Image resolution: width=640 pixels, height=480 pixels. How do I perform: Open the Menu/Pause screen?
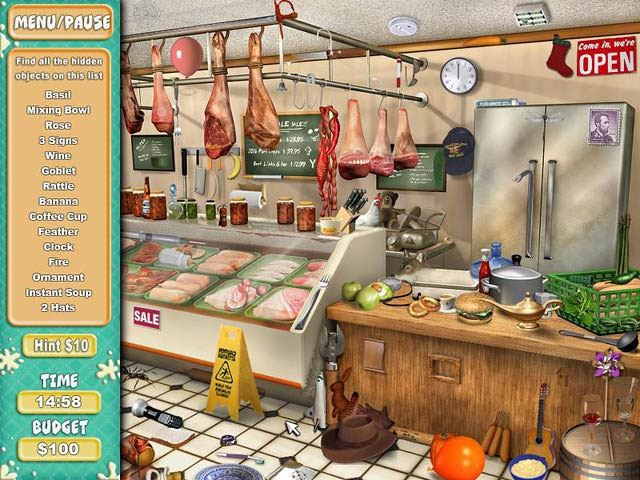point(59,19)
